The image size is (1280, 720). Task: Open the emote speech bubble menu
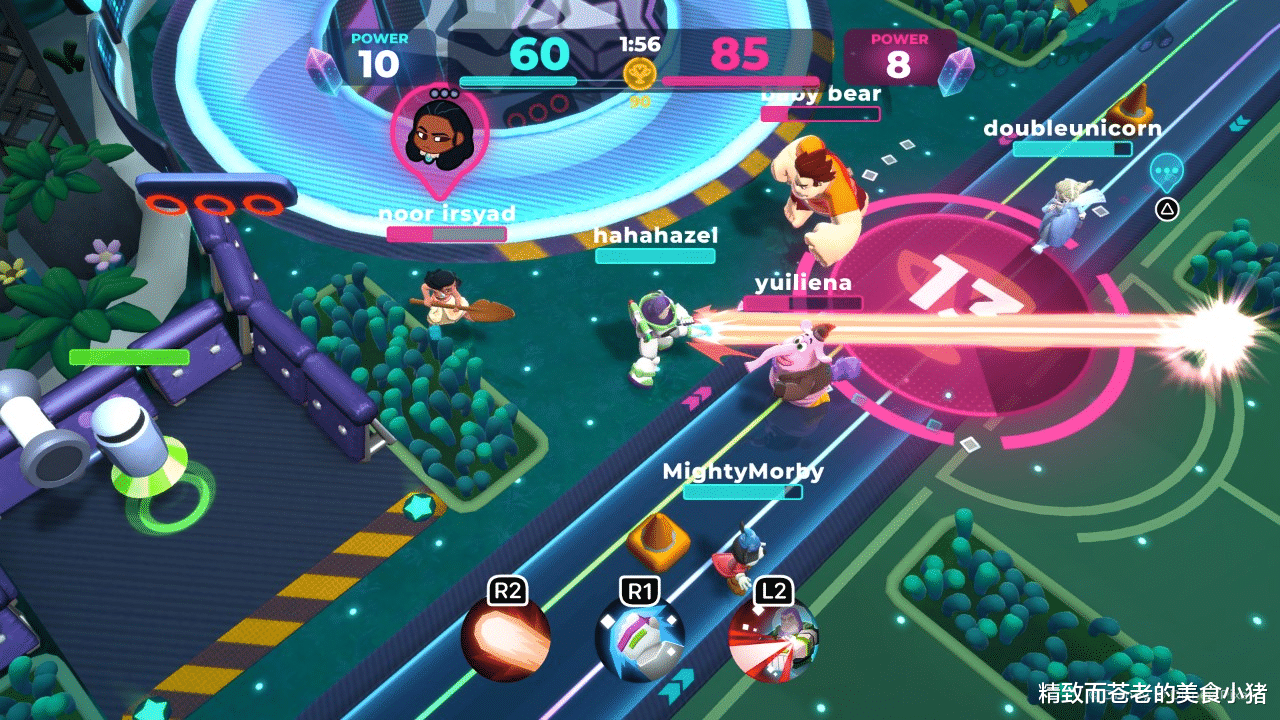(1167, 172)
